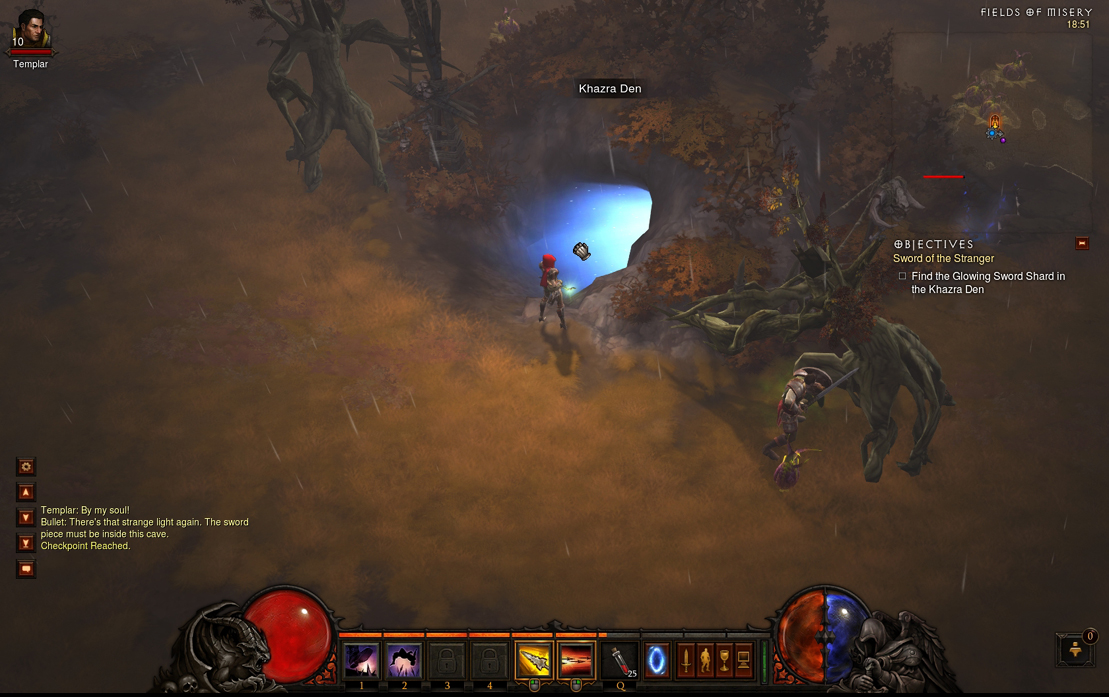This screenshot has width=1109, height=697.
Task: Open the game menu computer icon
Action: click(743, 660)
